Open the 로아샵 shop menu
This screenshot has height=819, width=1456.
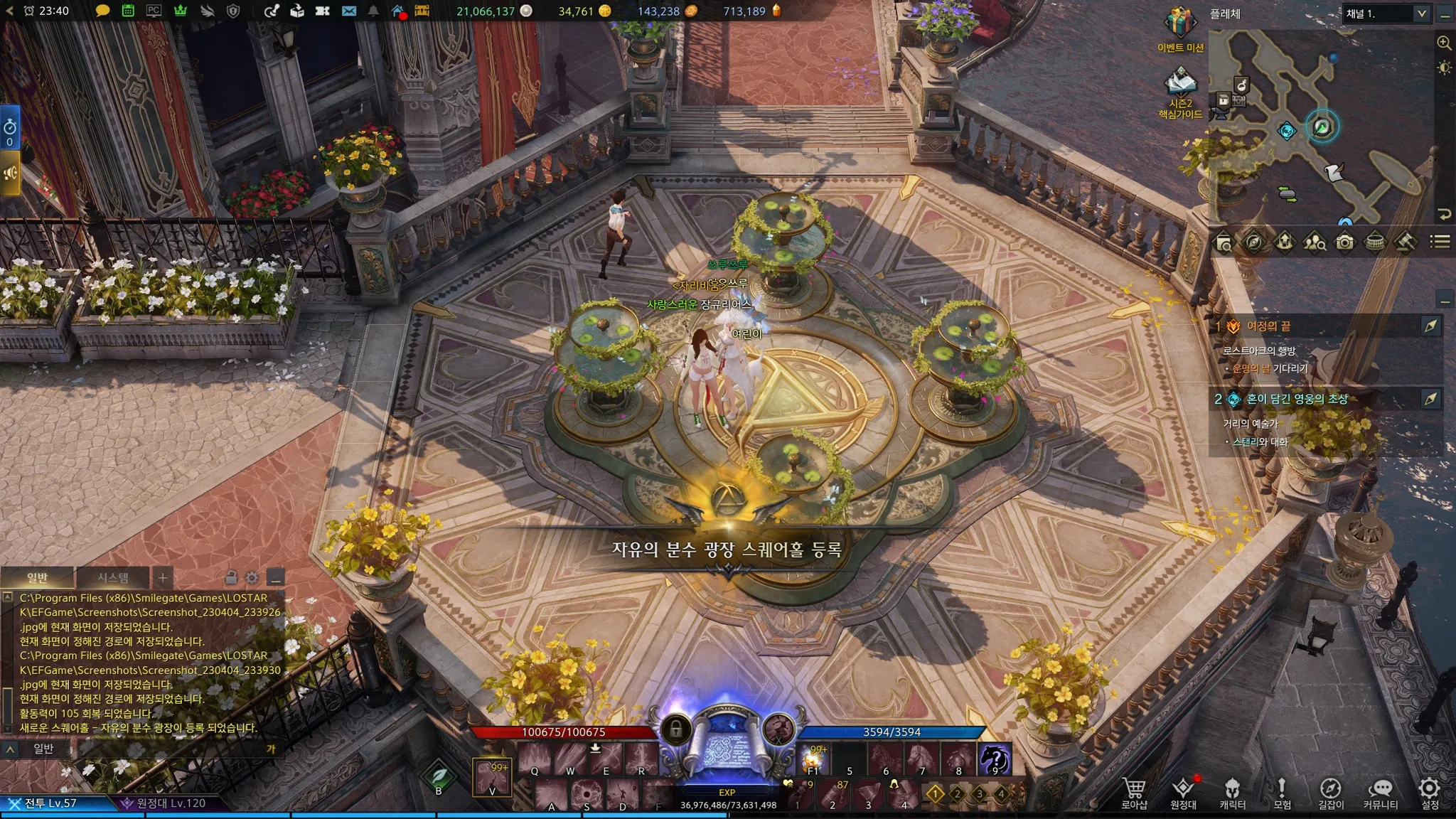(1134, 792)
